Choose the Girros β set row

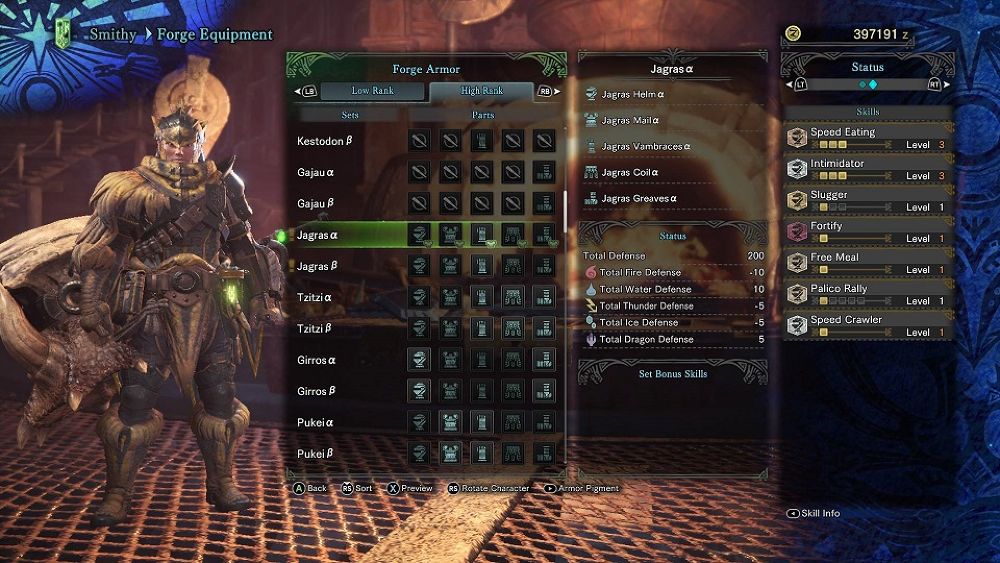tap(316, 391)
